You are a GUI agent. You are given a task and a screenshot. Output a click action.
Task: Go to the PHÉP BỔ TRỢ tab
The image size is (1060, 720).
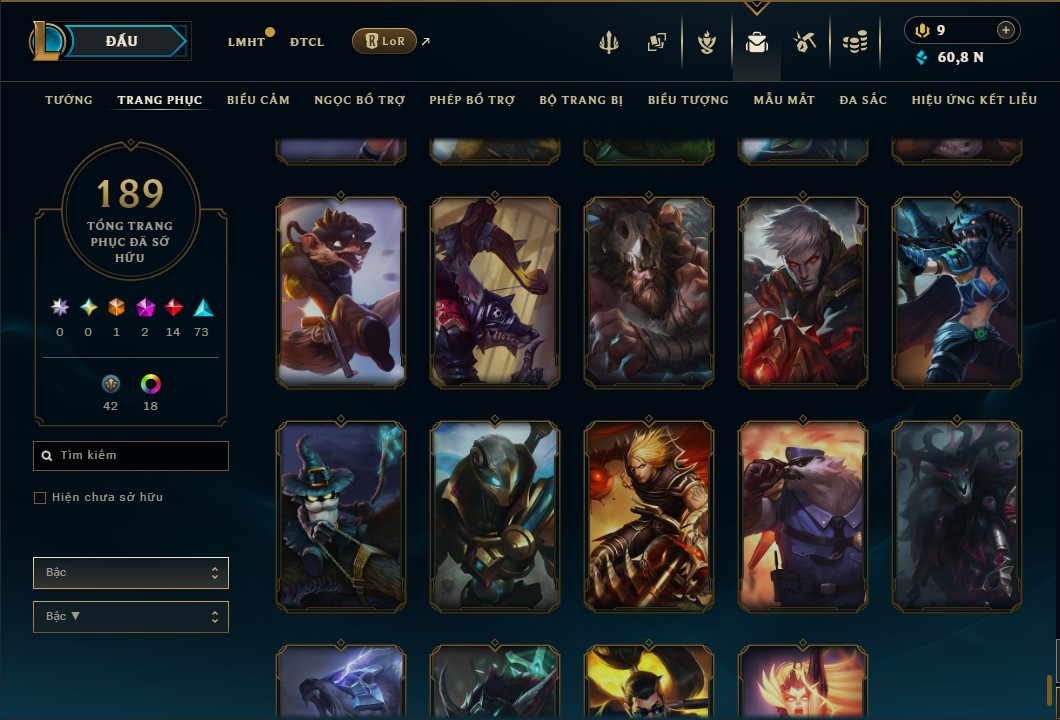(472, 100)
